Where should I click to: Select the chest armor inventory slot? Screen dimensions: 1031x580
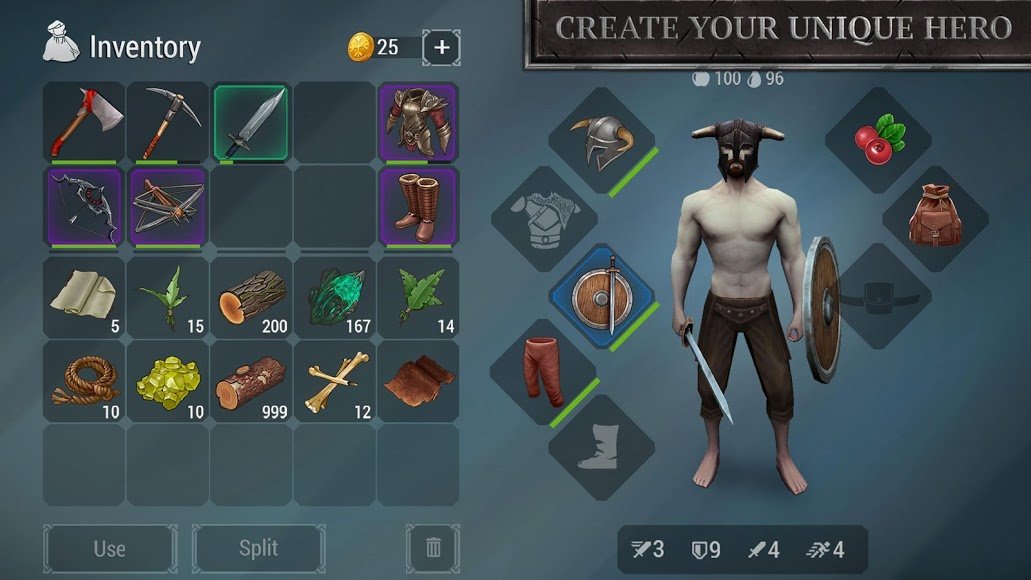(418, 123)
